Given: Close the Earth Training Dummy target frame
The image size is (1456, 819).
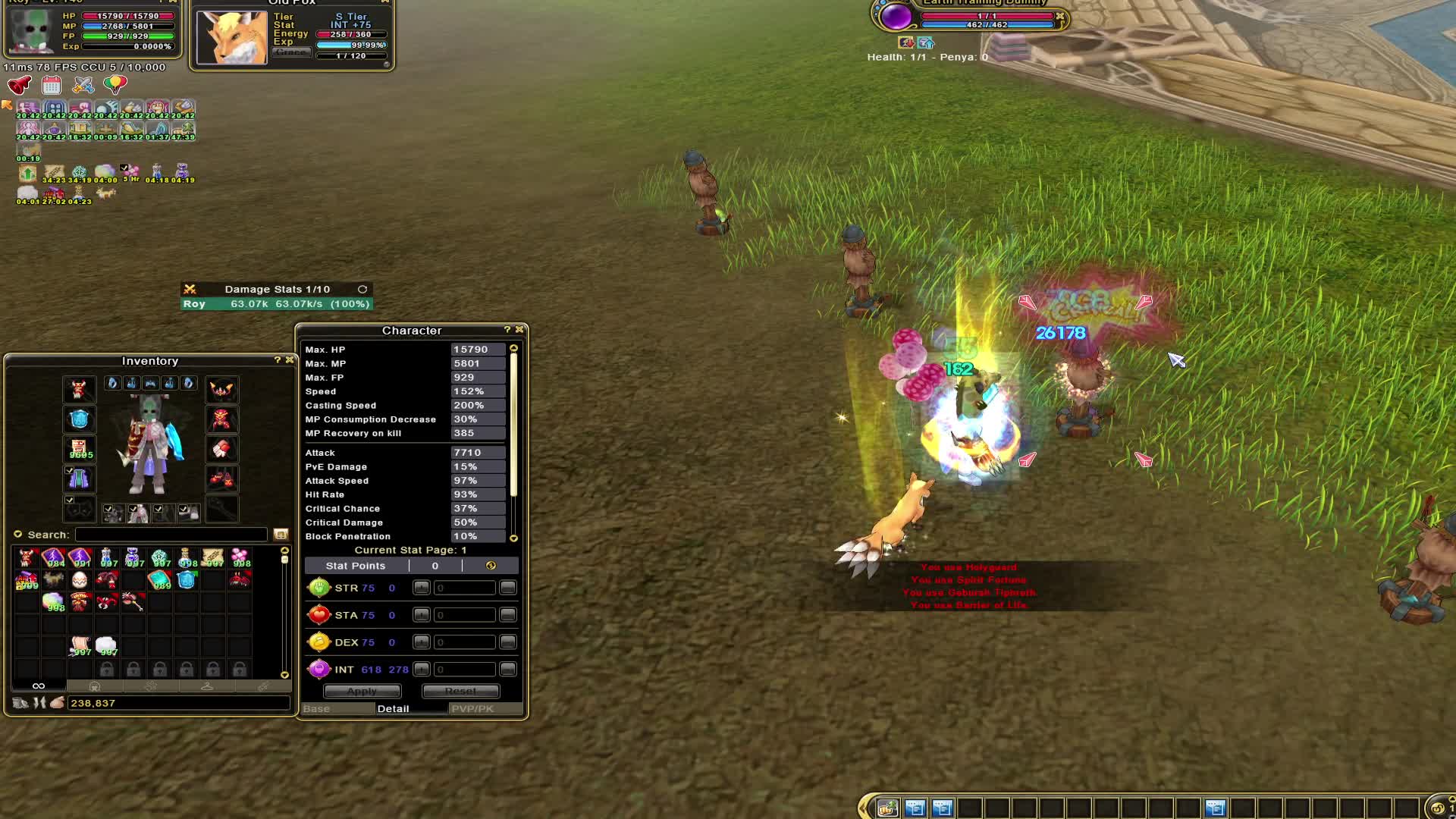Looking at the screenshot, I should (x=1060, y=16).
